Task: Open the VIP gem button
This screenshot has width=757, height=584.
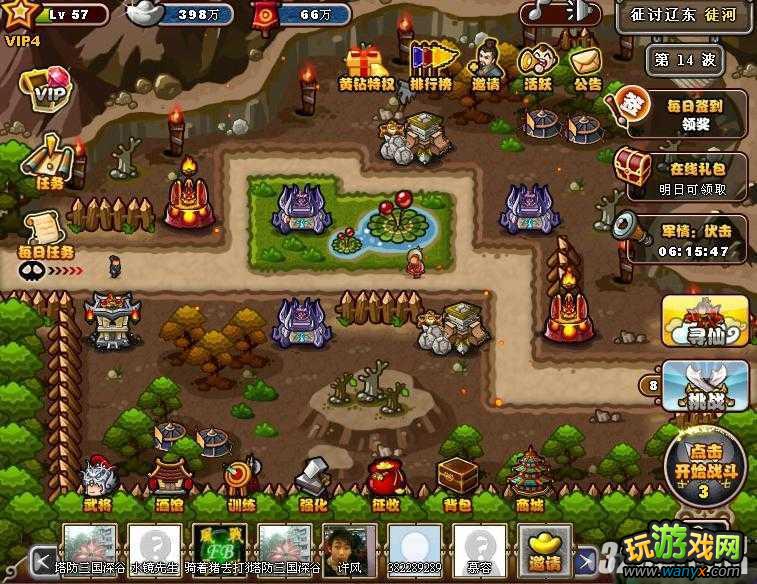Action: click(46, 92)
